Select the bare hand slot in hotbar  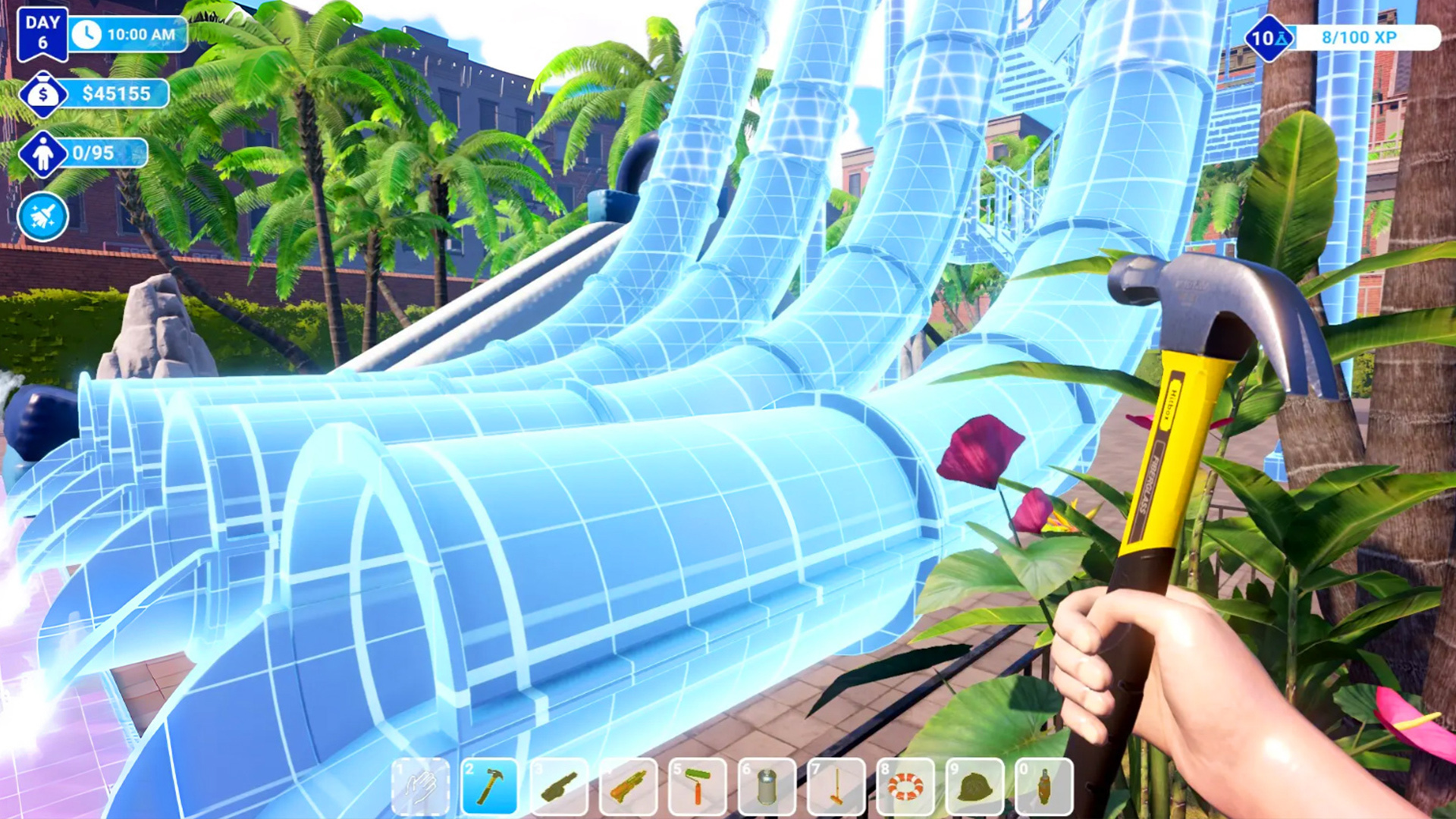click(420, 787)
